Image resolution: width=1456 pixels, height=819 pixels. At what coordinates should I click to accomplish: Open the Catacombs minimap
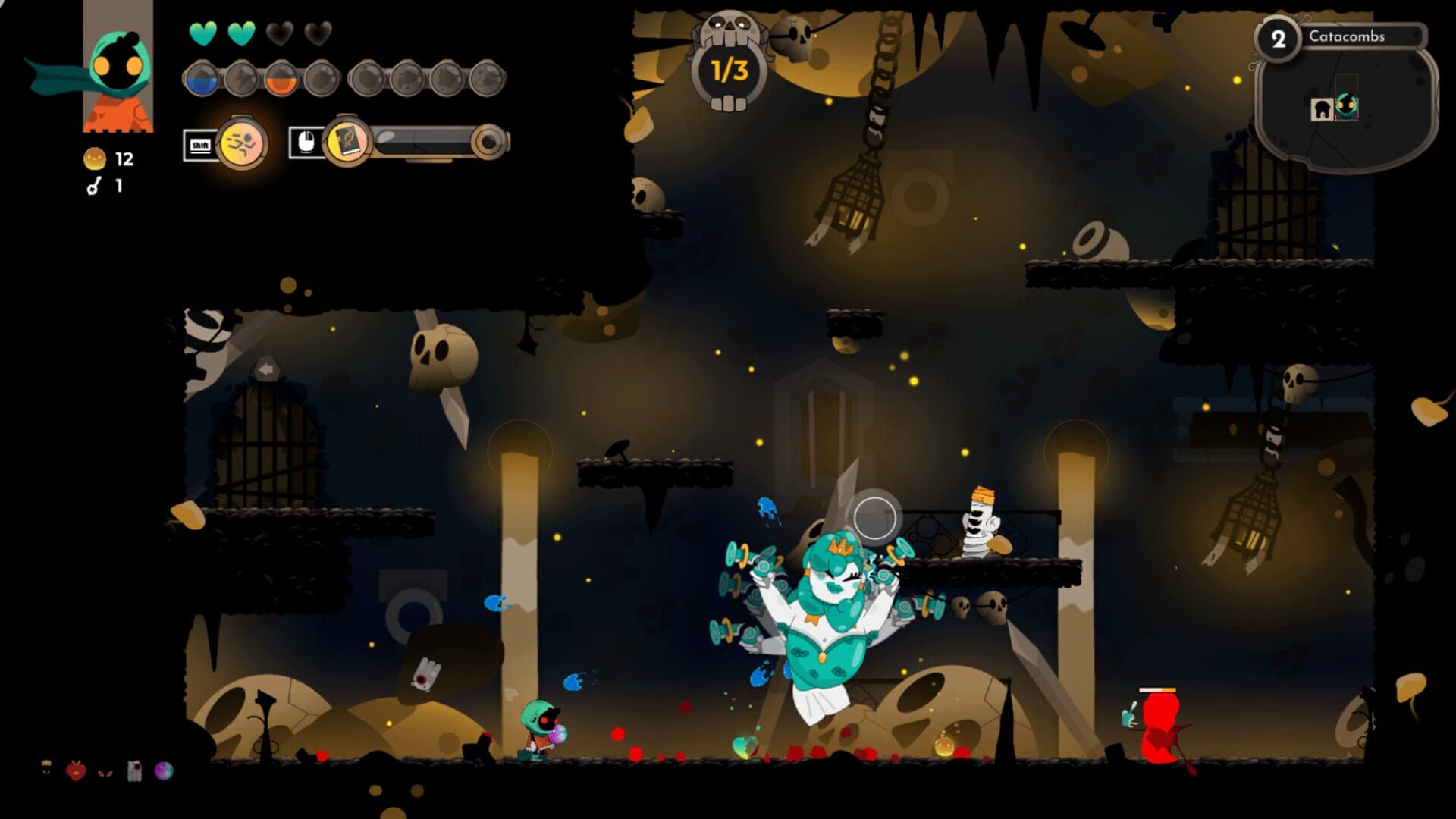click(x=1345, y=106)
